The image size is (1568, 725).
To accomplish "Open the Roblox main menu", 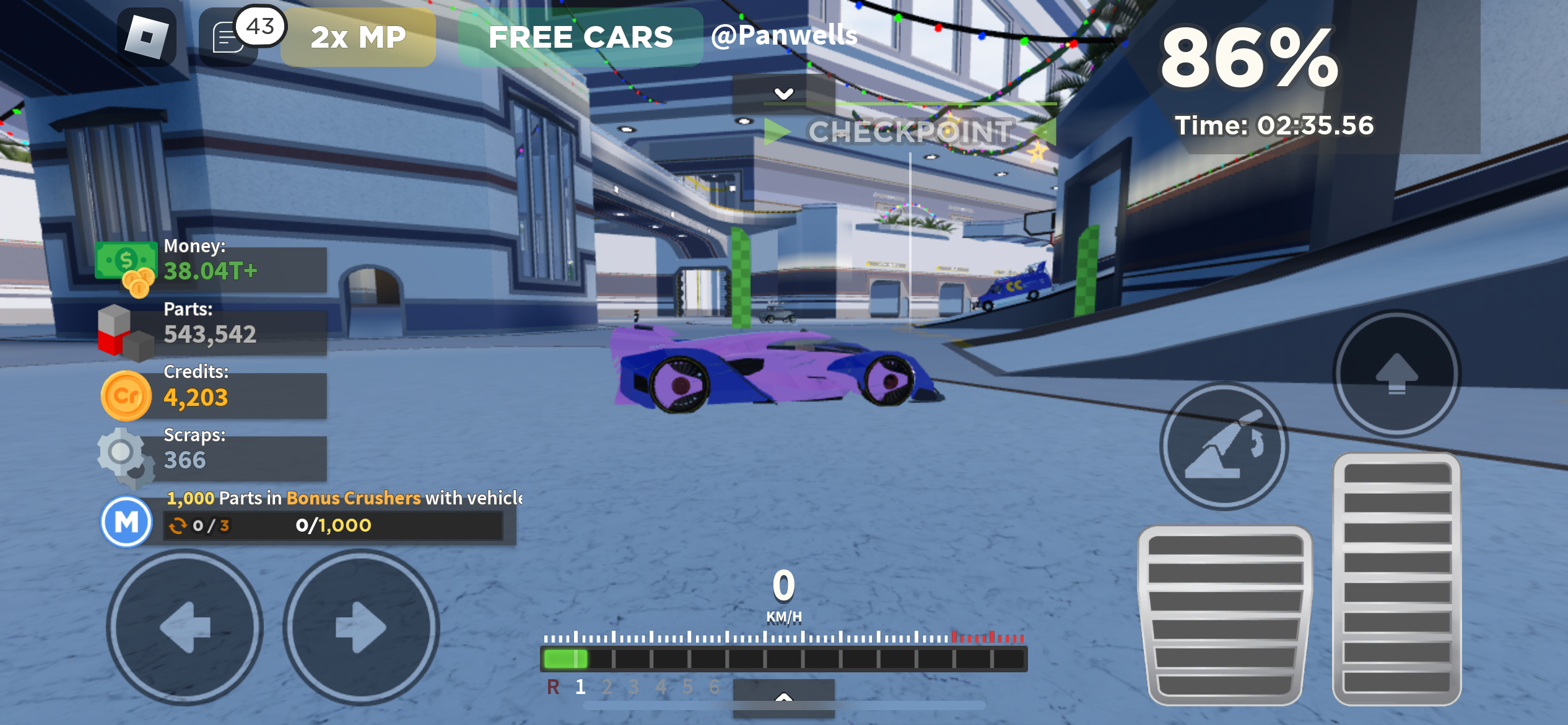I will tap(147, 37).
